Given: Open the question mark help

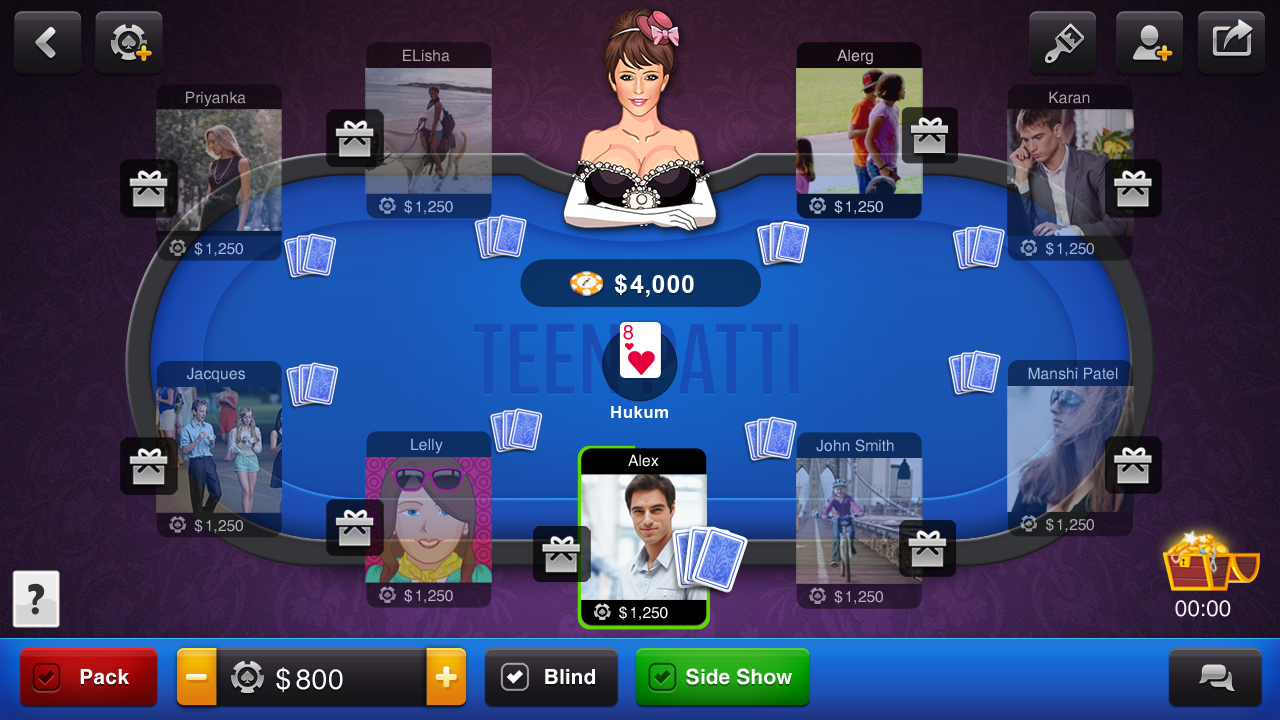Looking at the screenshot, I should 36,598.
